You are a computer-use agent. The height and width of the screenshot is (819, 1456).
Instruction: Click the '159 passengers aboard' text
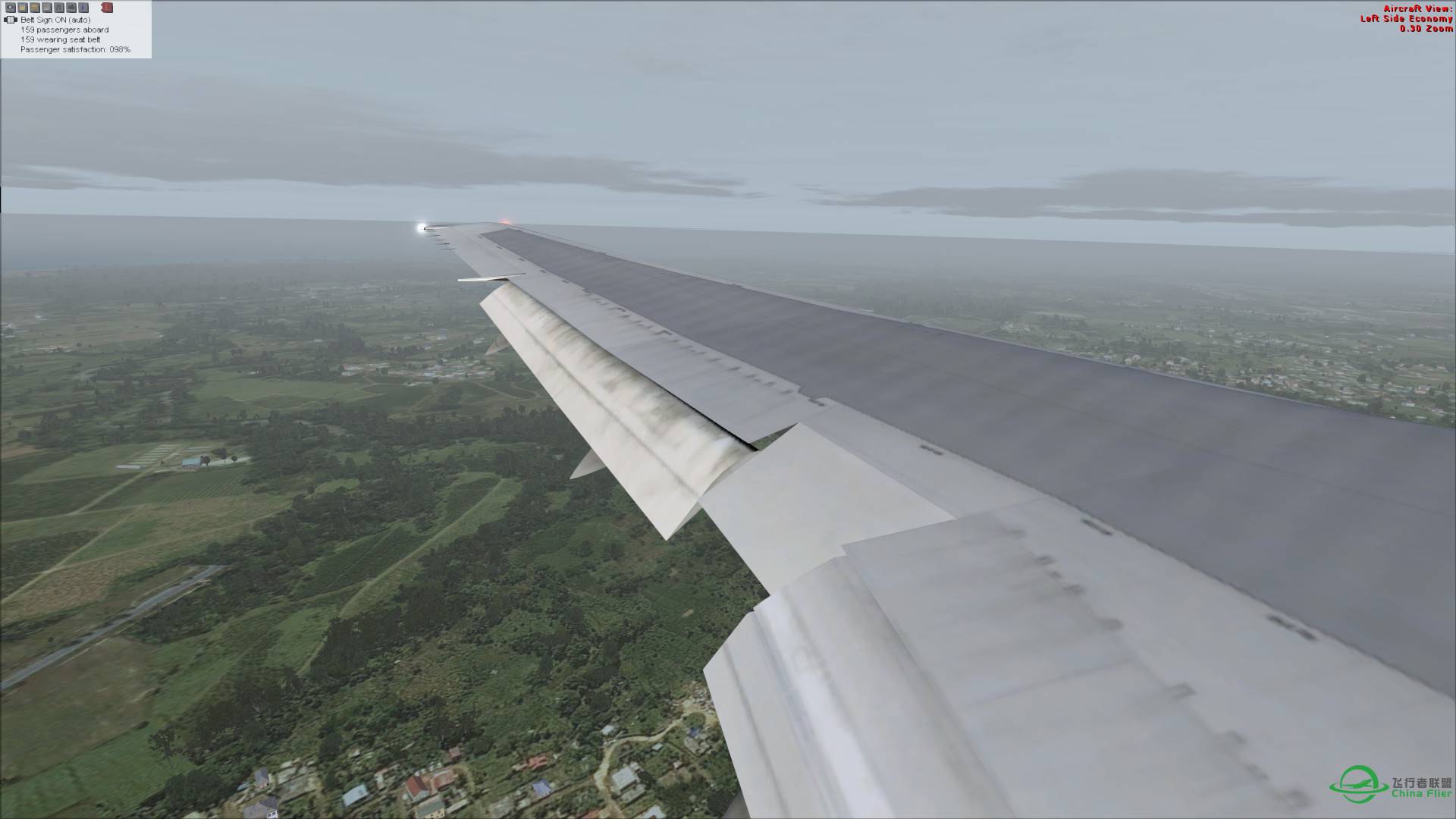coord(65,30)
